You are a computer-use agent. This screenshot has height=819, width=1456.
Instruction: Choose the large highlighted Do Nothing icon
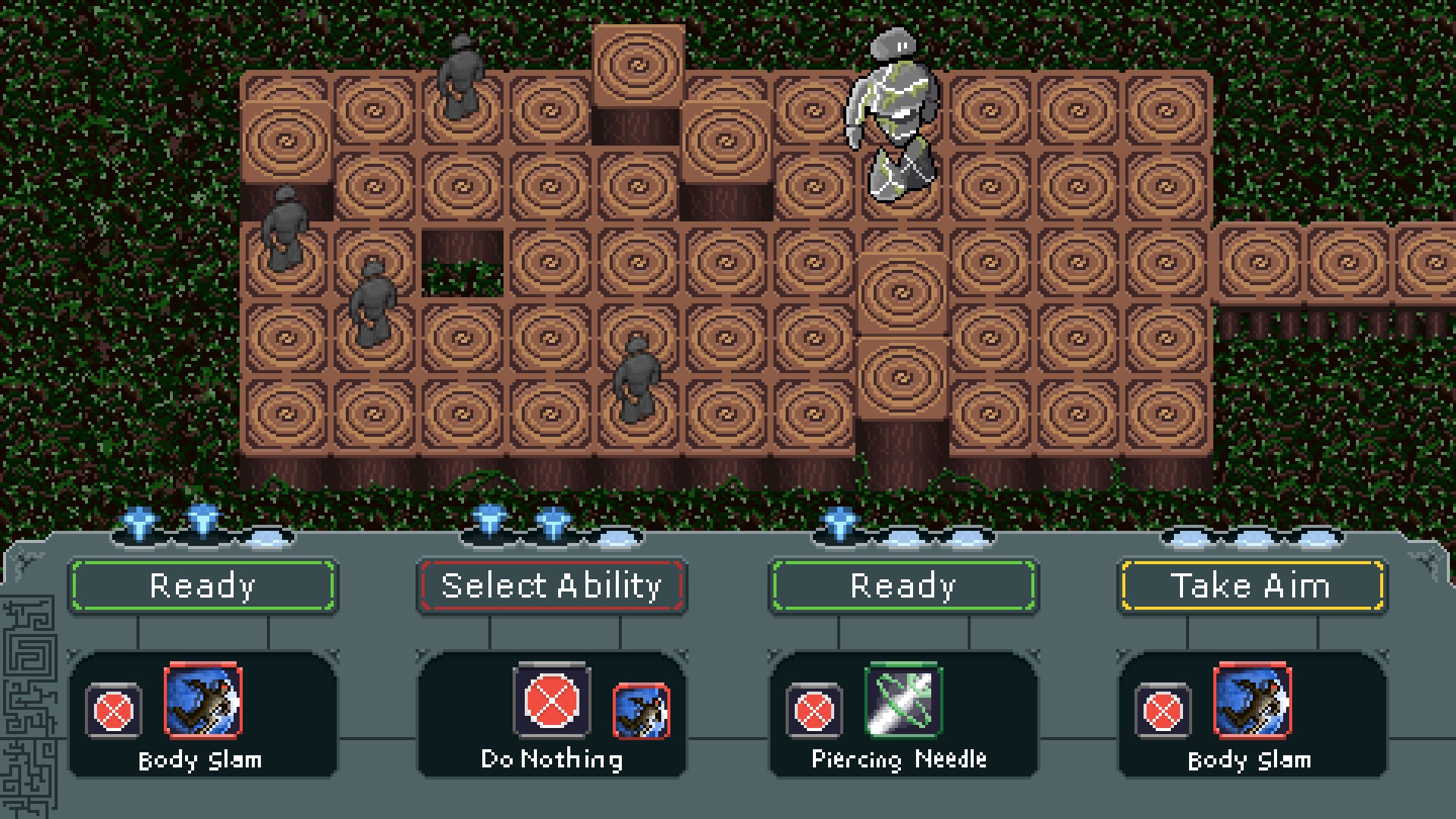(x=551, y=700)
